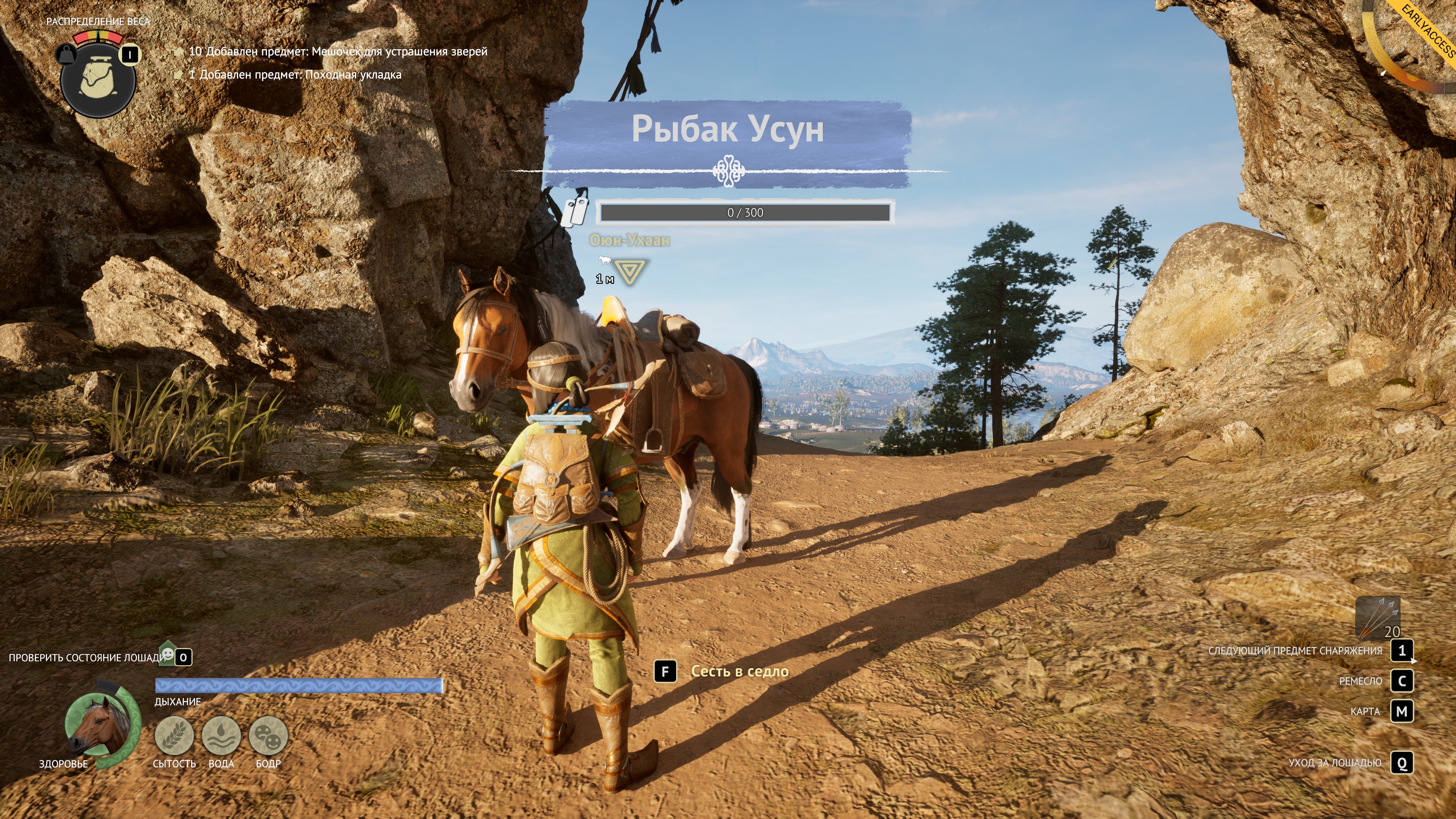Open the weight distribution bag icon
Viewport: 1456px width, 819px height.
[x=98, y=78]
